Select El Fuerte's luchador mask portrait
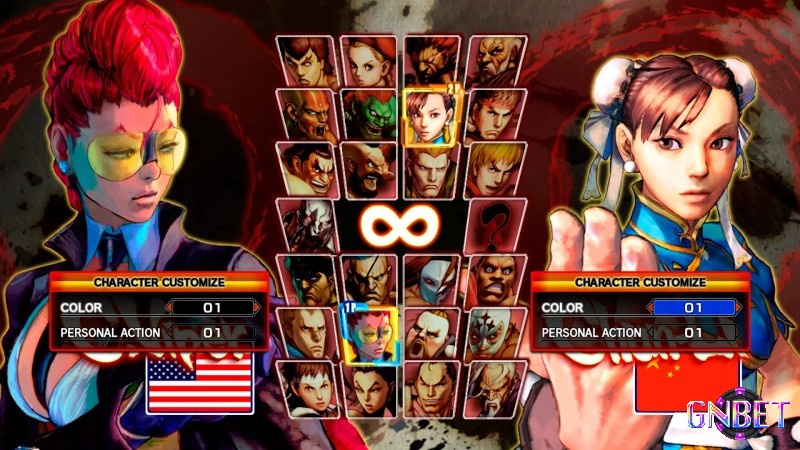Viewport: 800px width, 450px height. [493, 332]
